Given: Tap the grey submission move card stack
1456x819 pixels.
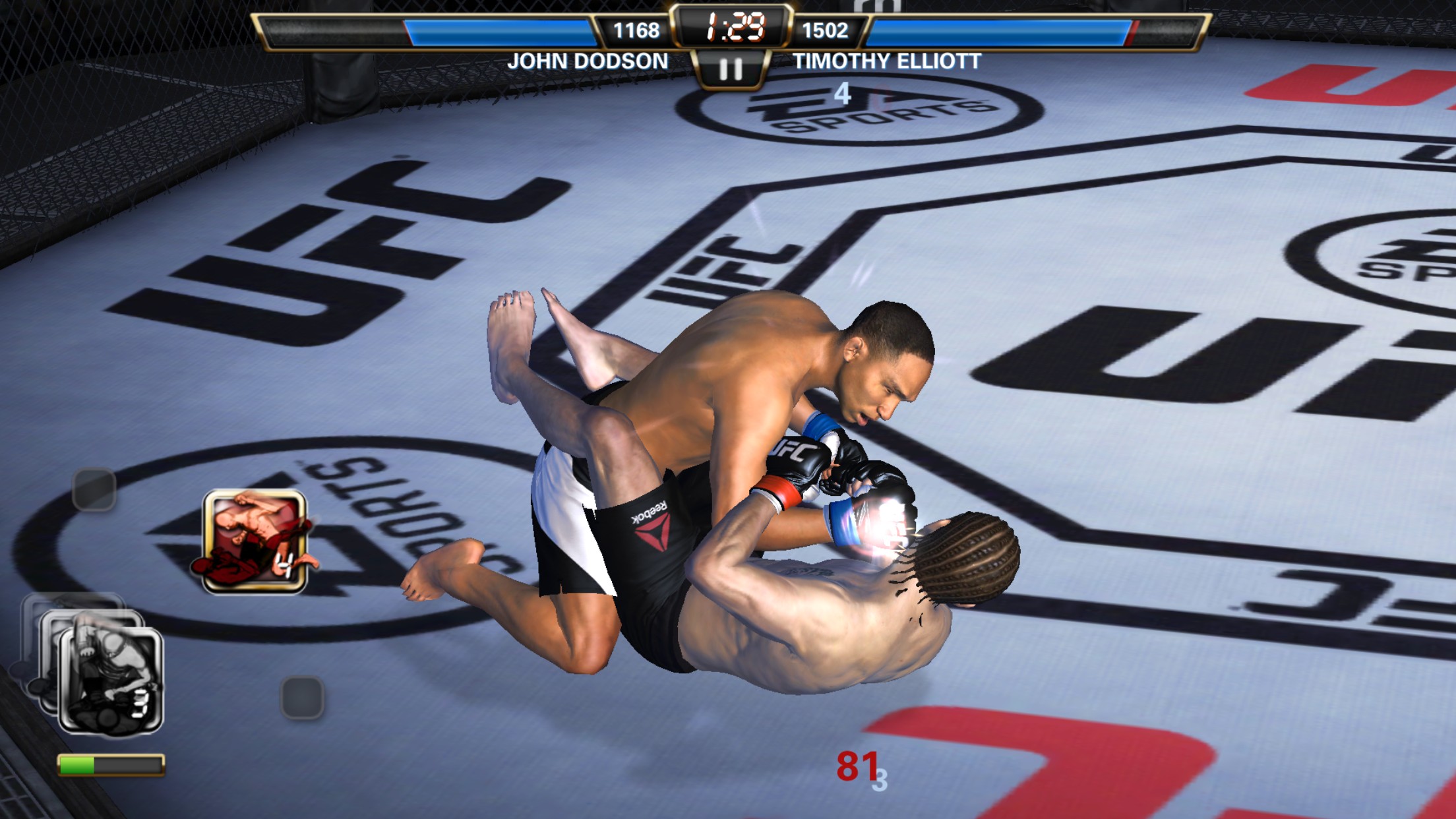Looking at the screenshot, I should pos(109,679).
